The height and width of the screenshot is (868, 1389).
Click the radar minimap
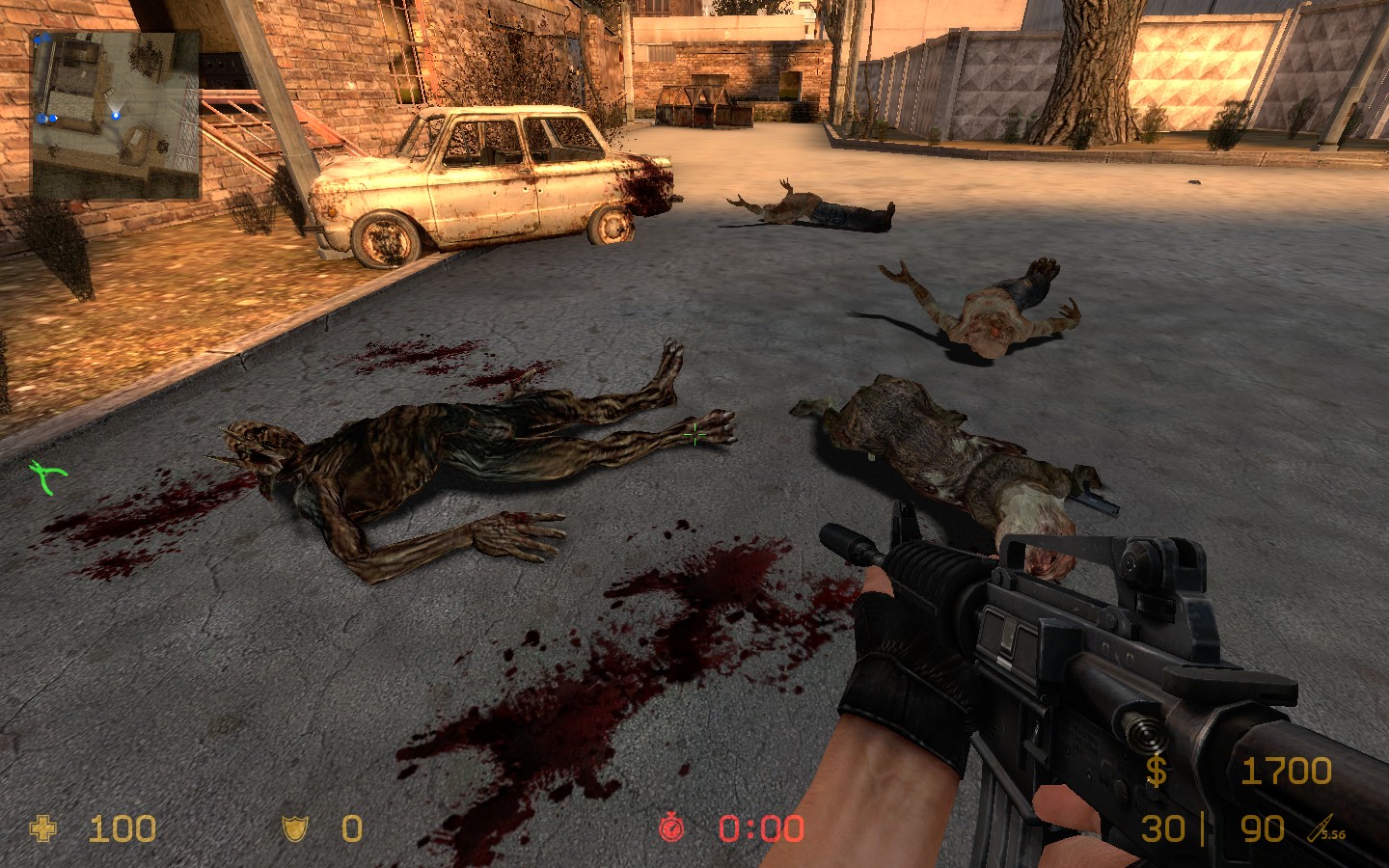click(116, 115)
